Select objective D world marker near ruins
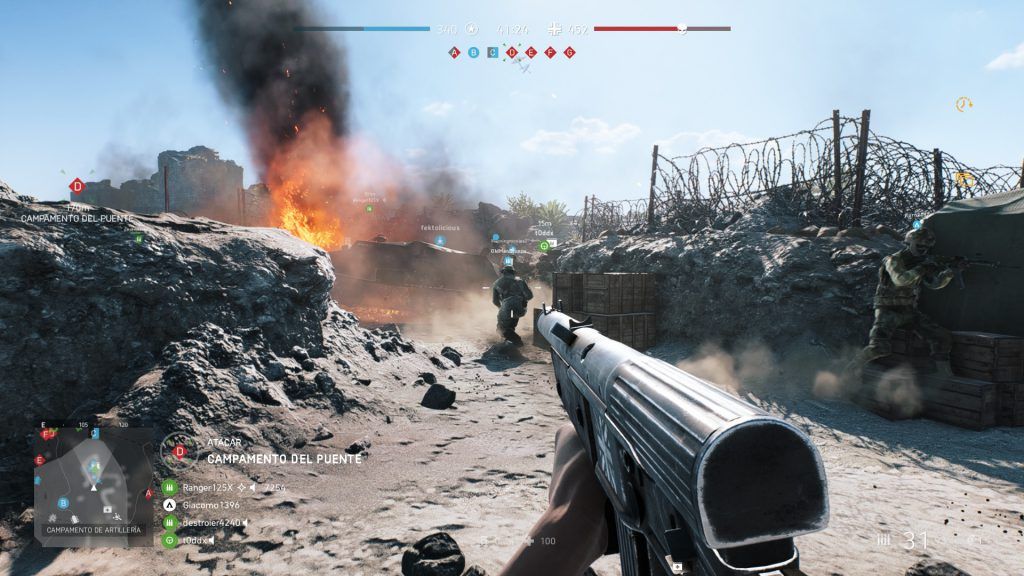This screenshot has height=576, width=1024. click(x=77, y=186)
